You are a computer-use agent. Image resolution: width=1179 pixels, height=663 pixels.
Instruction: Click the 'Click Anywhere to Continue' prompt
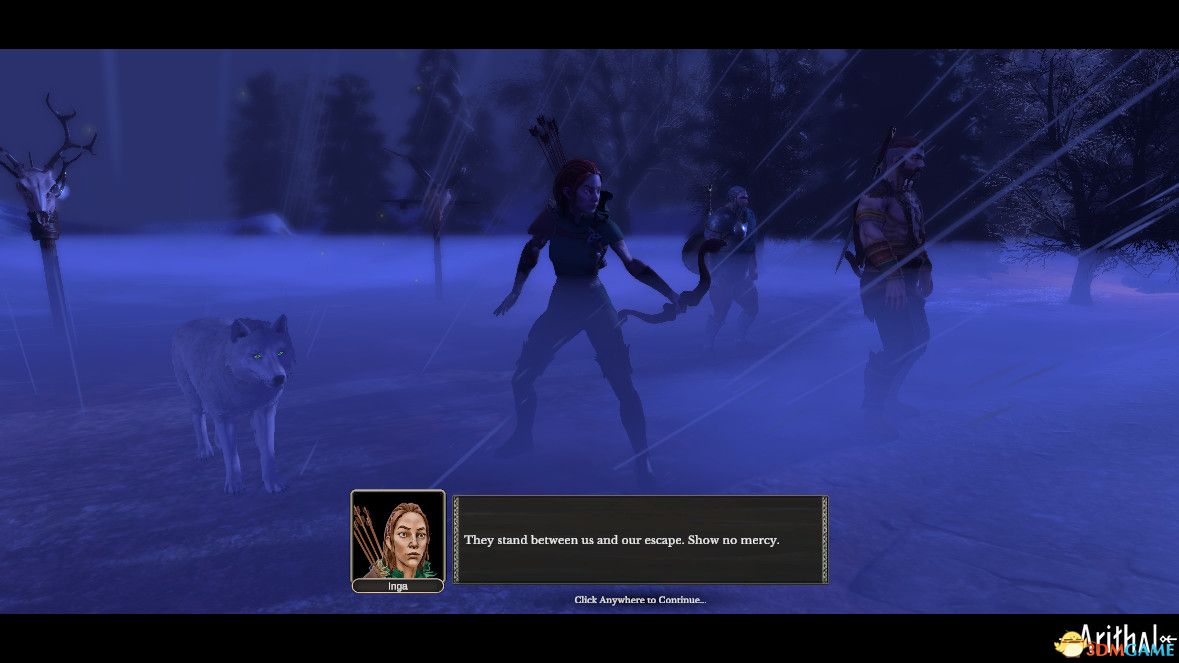(x=640, y=600)
